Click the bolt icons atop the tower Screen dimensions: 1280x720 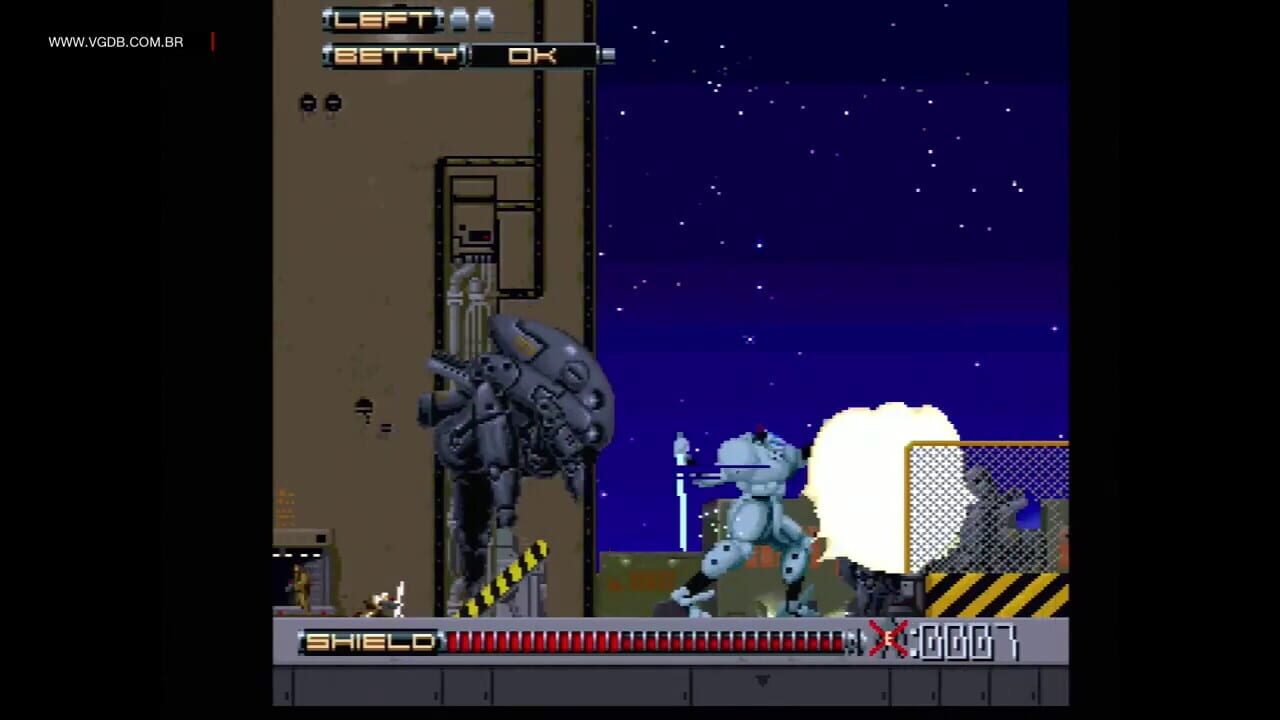coord(320,103)
